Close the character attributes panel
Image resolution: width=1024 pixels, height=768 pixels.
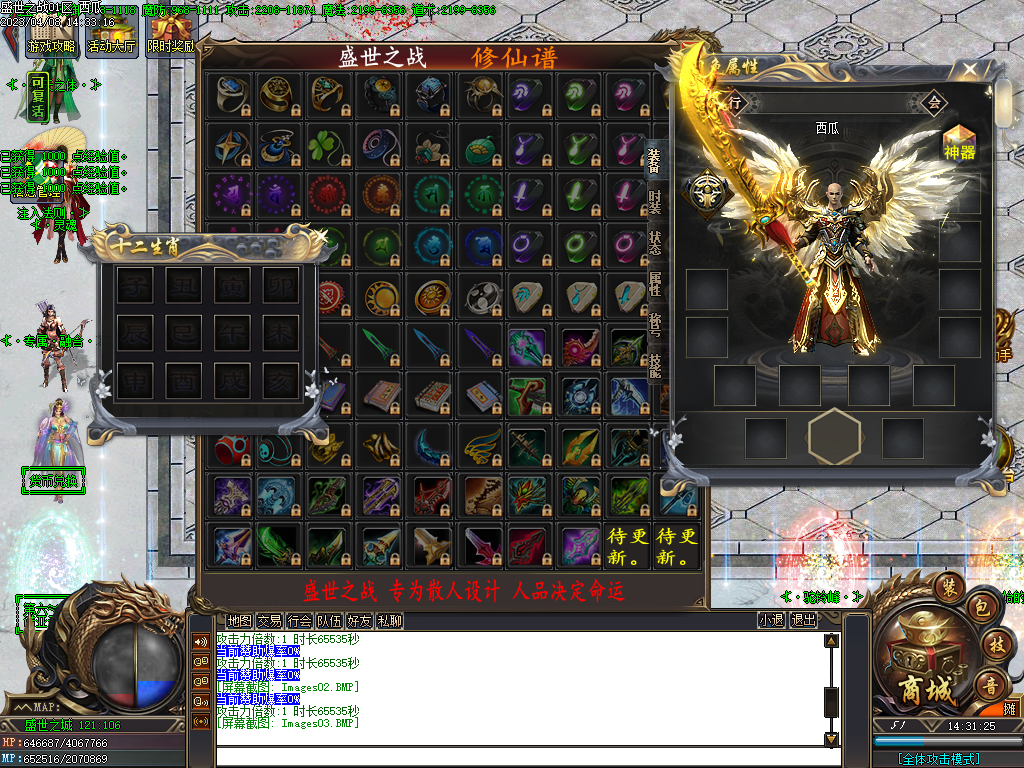[x=969, y=71]
